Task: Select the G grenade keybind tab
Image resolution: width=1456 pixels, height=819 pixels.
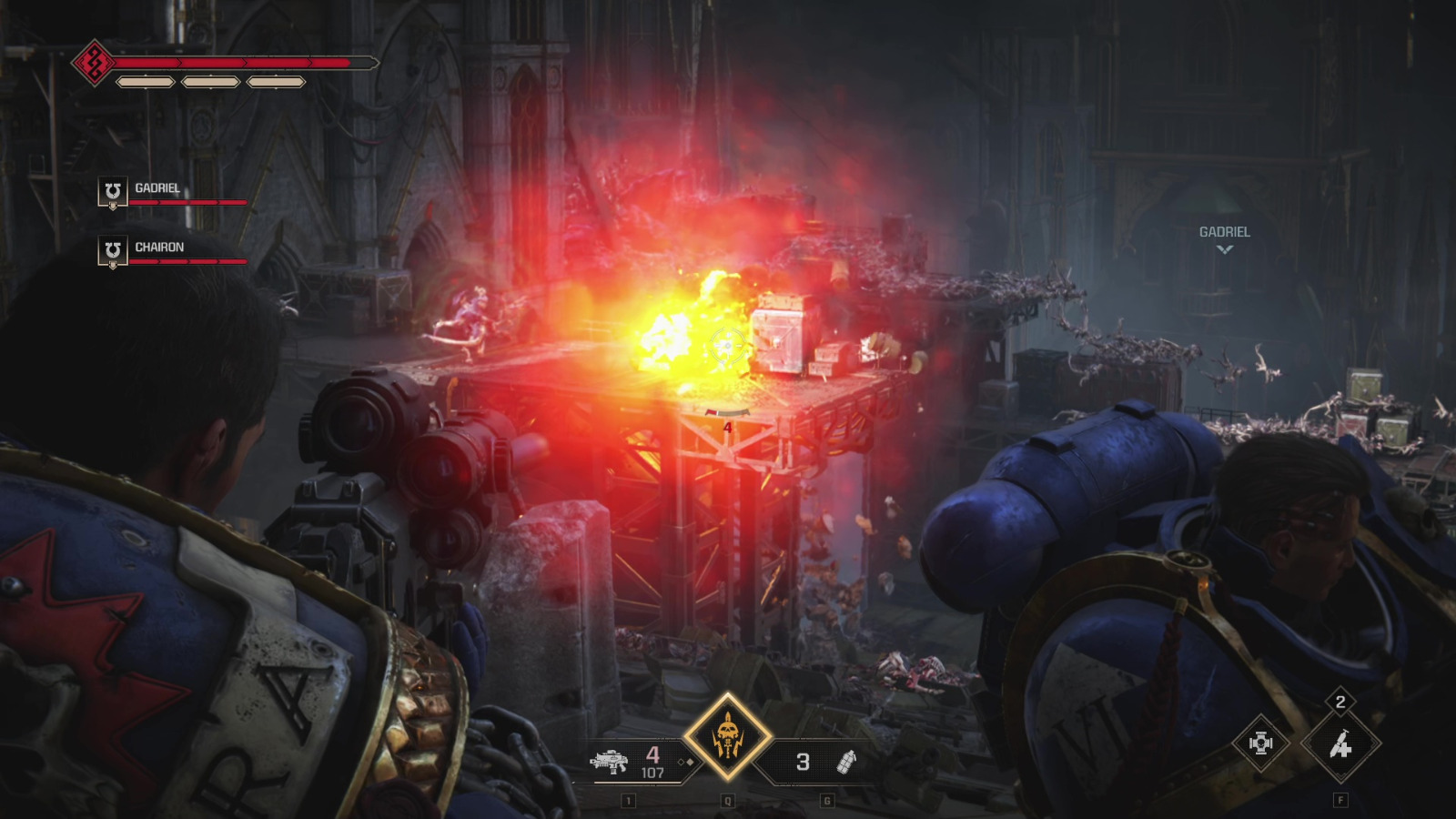Action: (x=827, y=801)
